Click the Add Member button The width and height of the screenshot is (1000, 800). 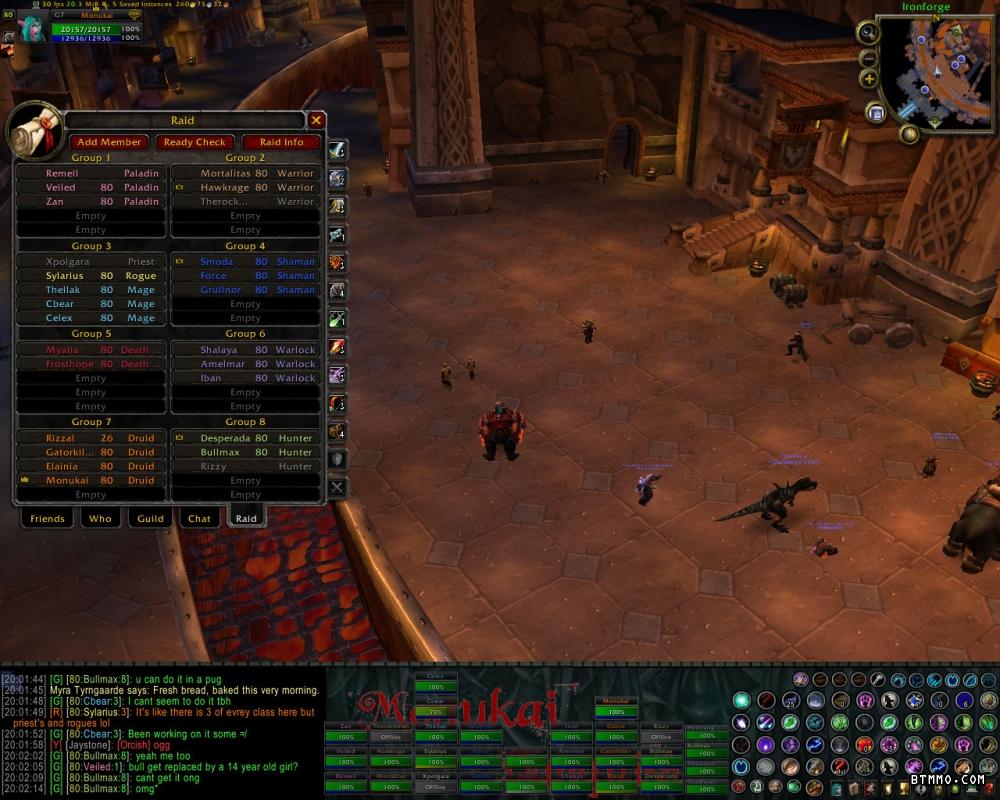pos(109,142)
